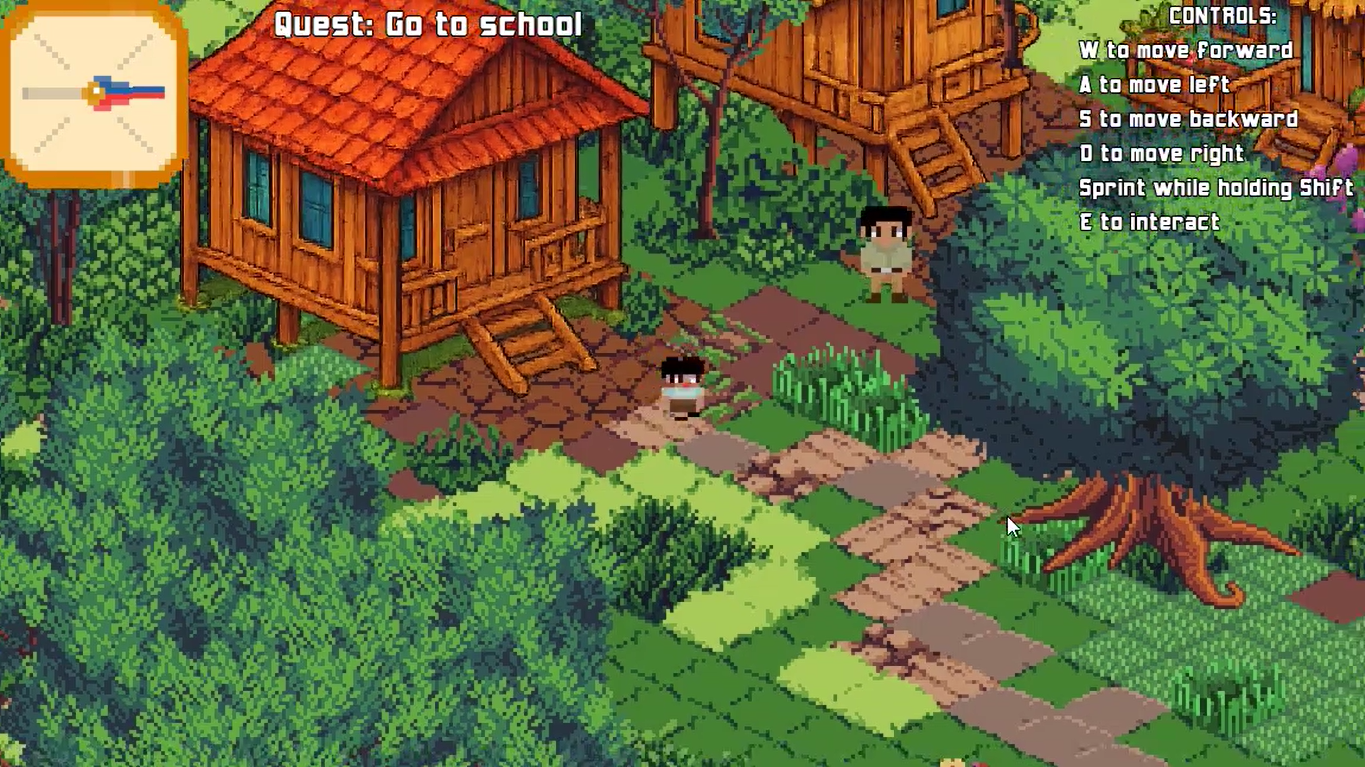The width and height of the screenshot is (1365, 767).
Task: Click the E to interact control line
Action: [1147, 222]
